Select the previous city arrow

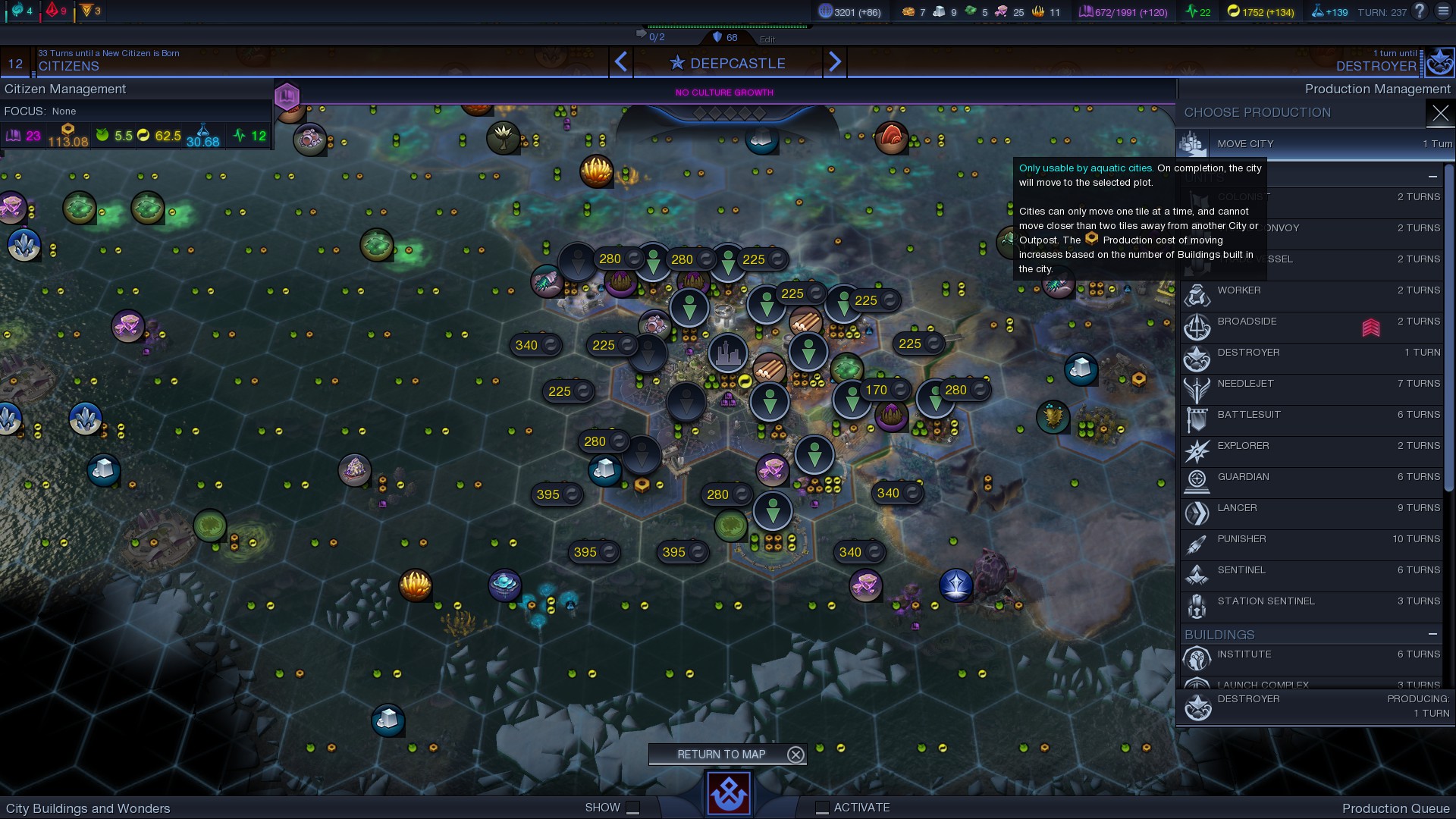(x=621, y=62)
